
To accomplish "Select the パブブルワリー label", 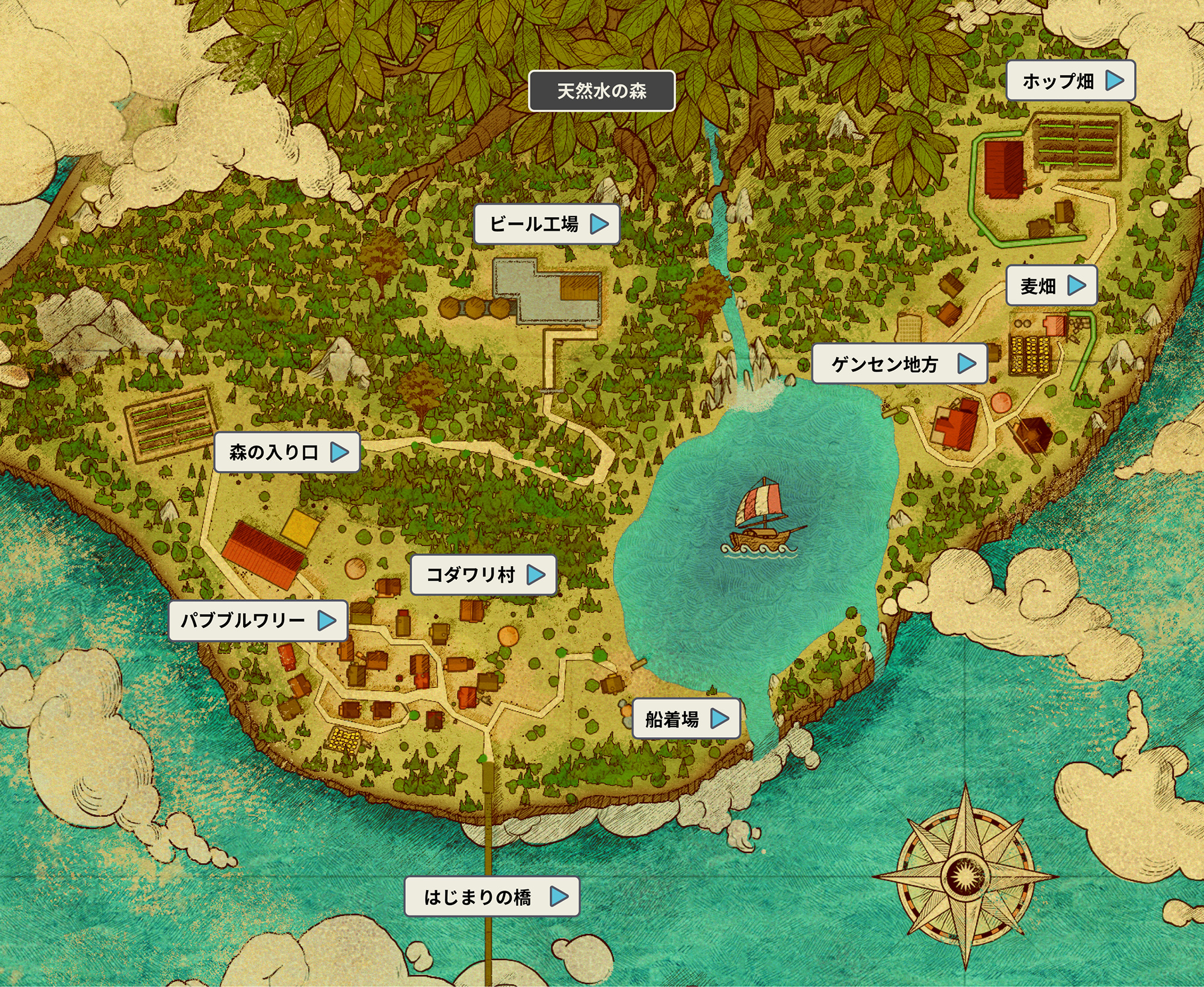I will tap(258, 620).
